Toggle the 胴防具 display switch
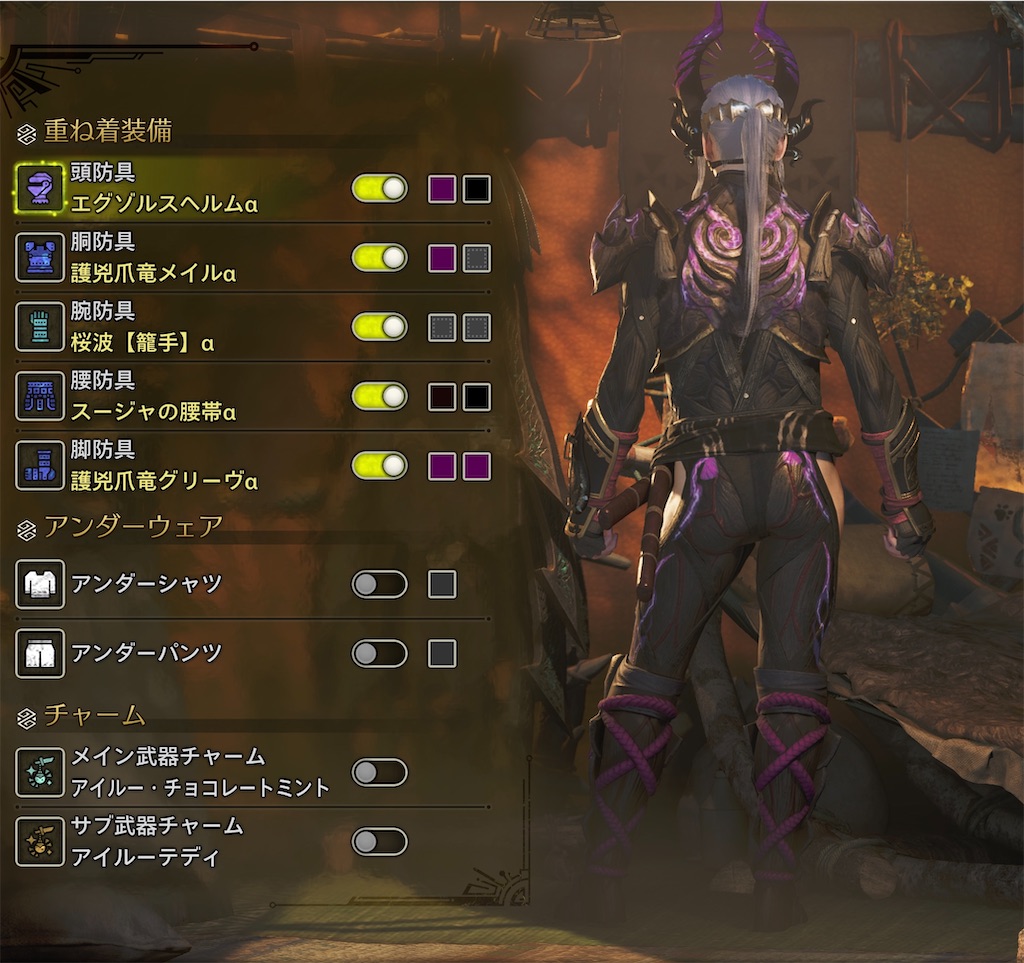The image size is (1024, 963). (379, 258)
